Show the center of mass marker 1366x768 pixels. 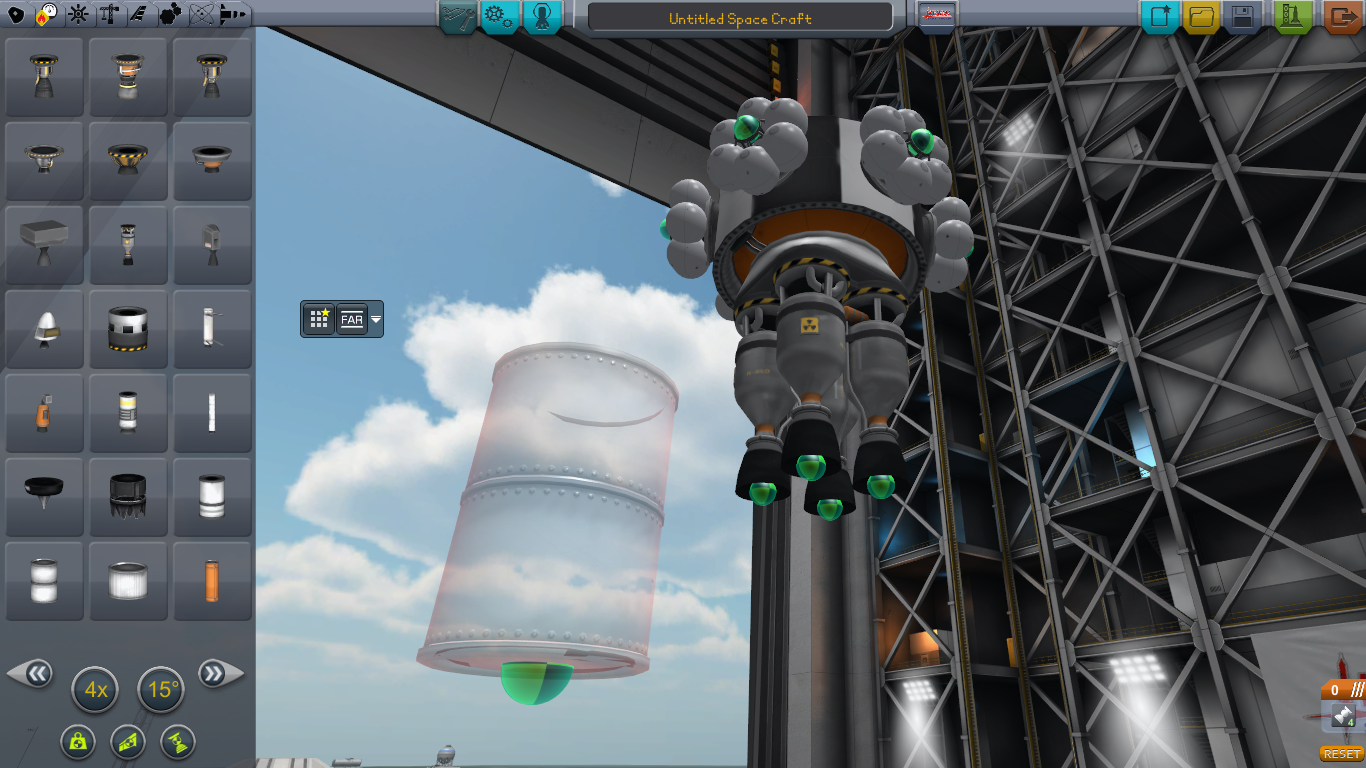coord(77,741)
